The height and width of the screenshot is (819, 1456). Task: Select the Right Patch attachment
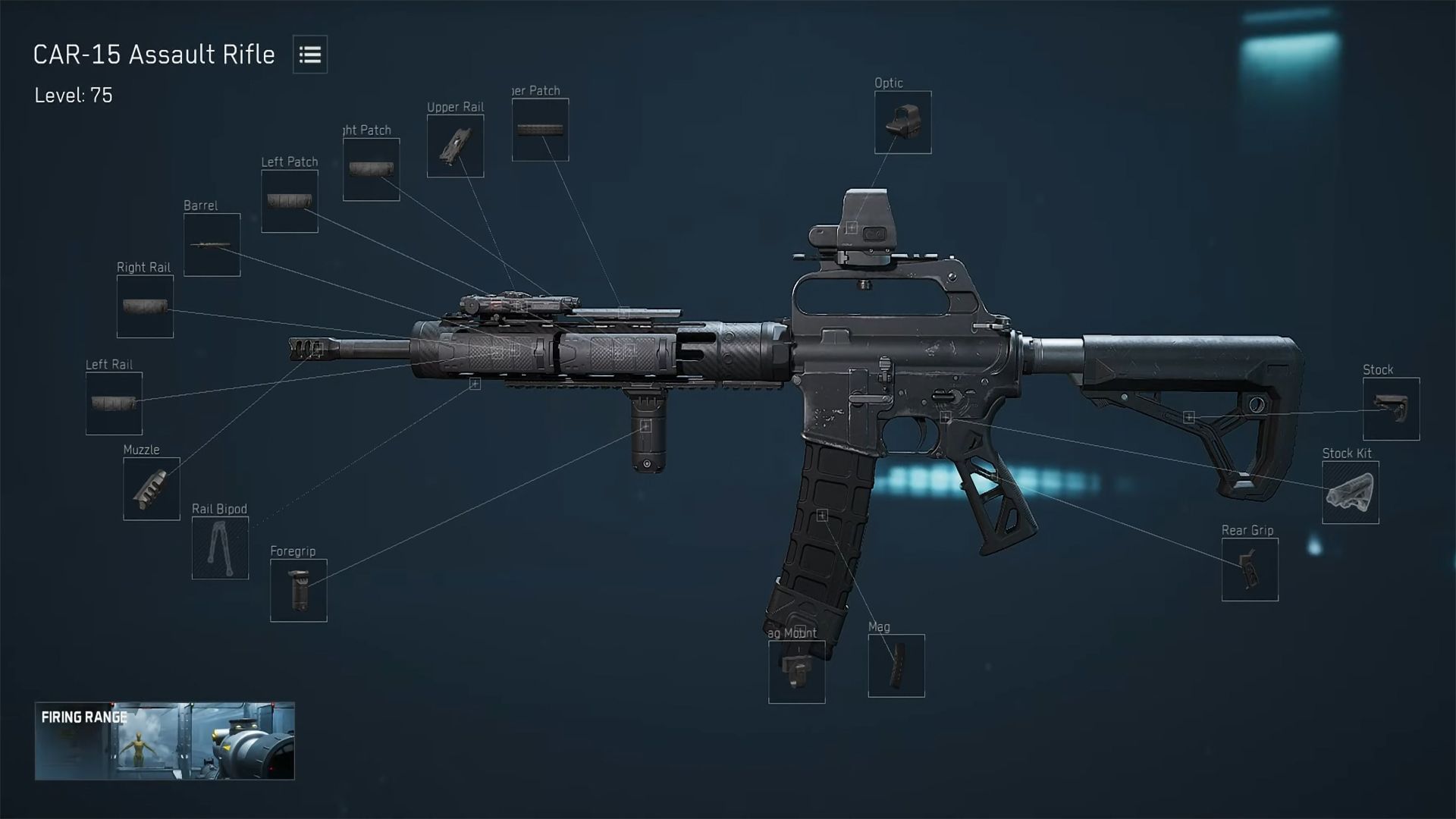[371, 168]
